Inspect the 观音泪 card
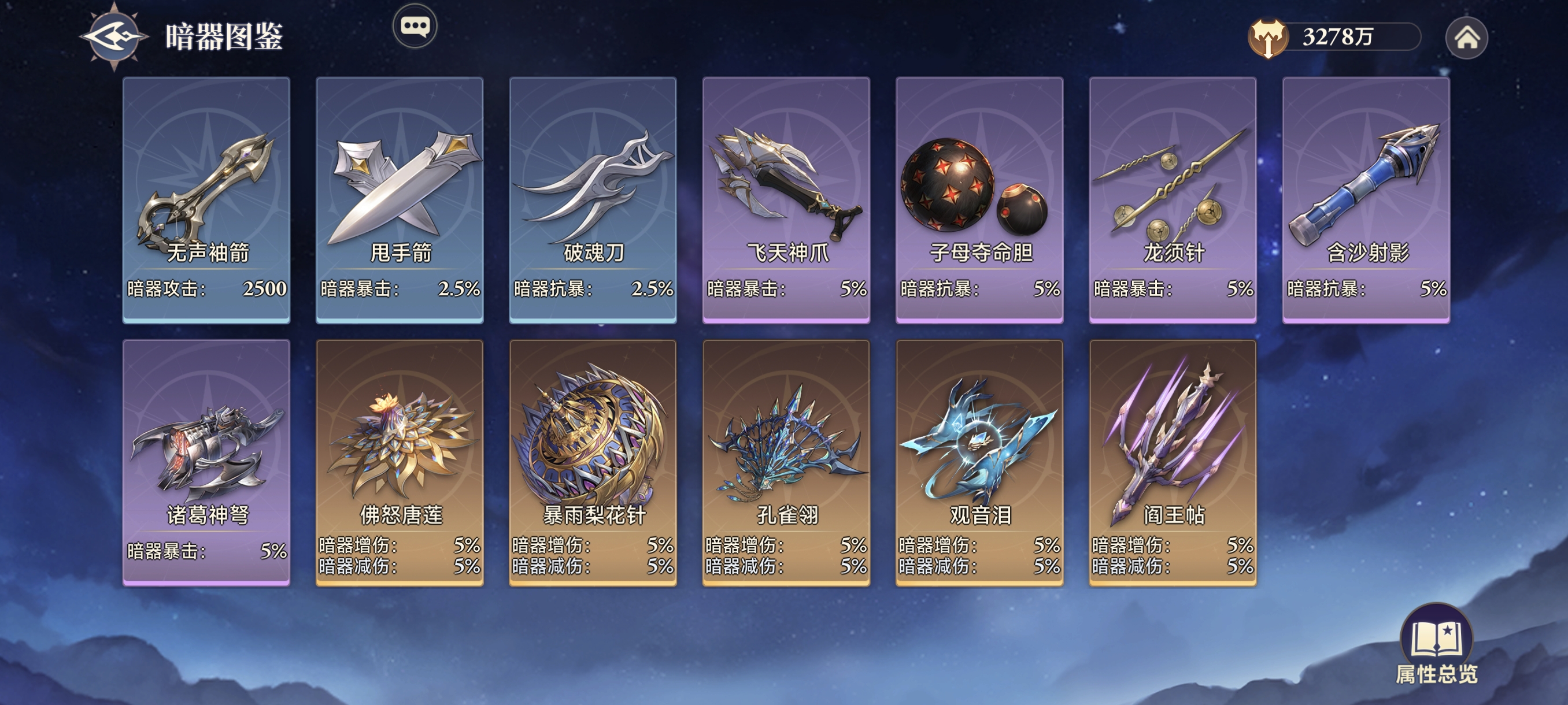The width and height of the screenshot is (1568, 705). (x=979, y=462)
